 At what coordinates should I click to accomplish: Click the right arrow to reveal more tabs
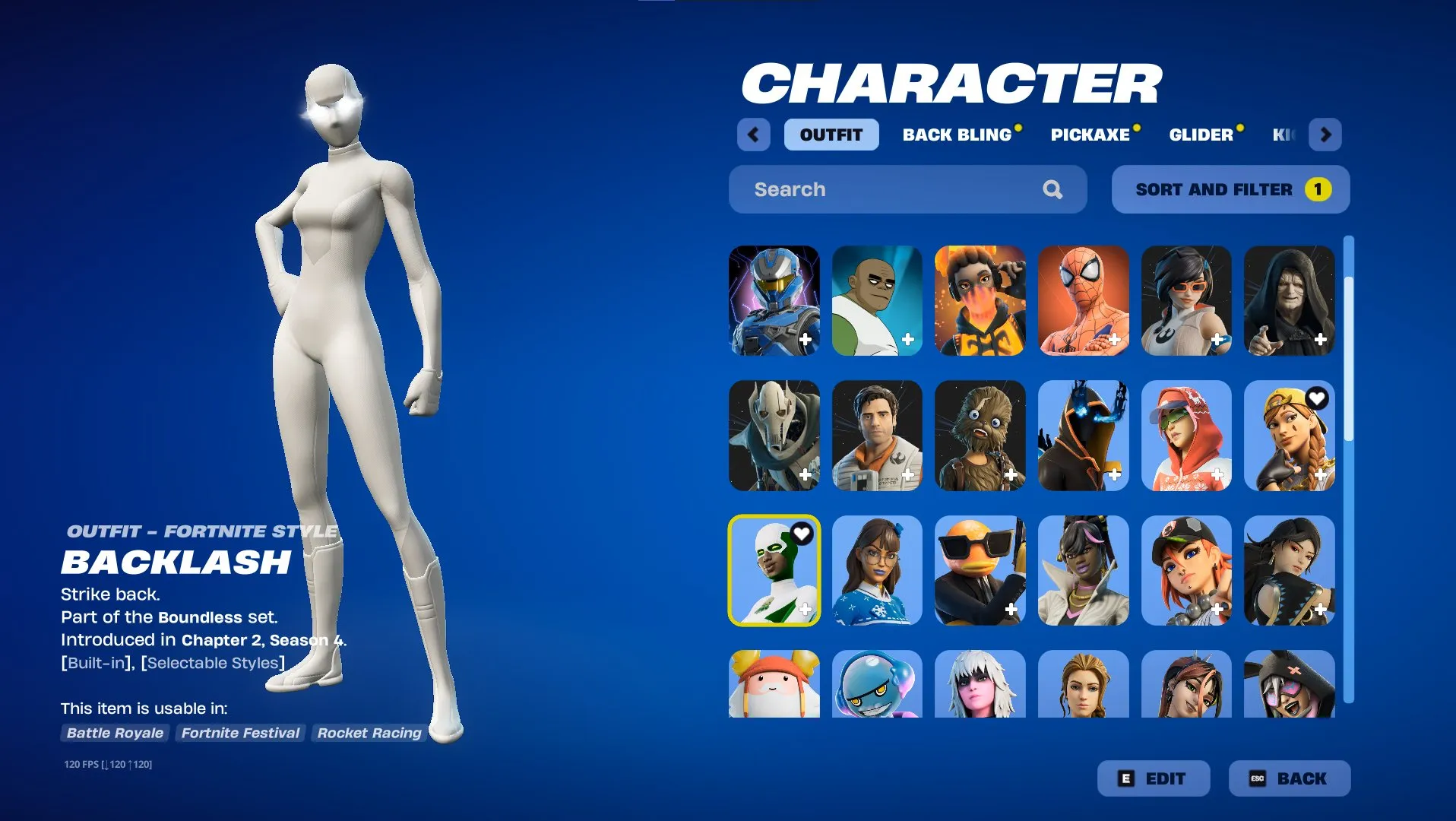(1325, 134)
